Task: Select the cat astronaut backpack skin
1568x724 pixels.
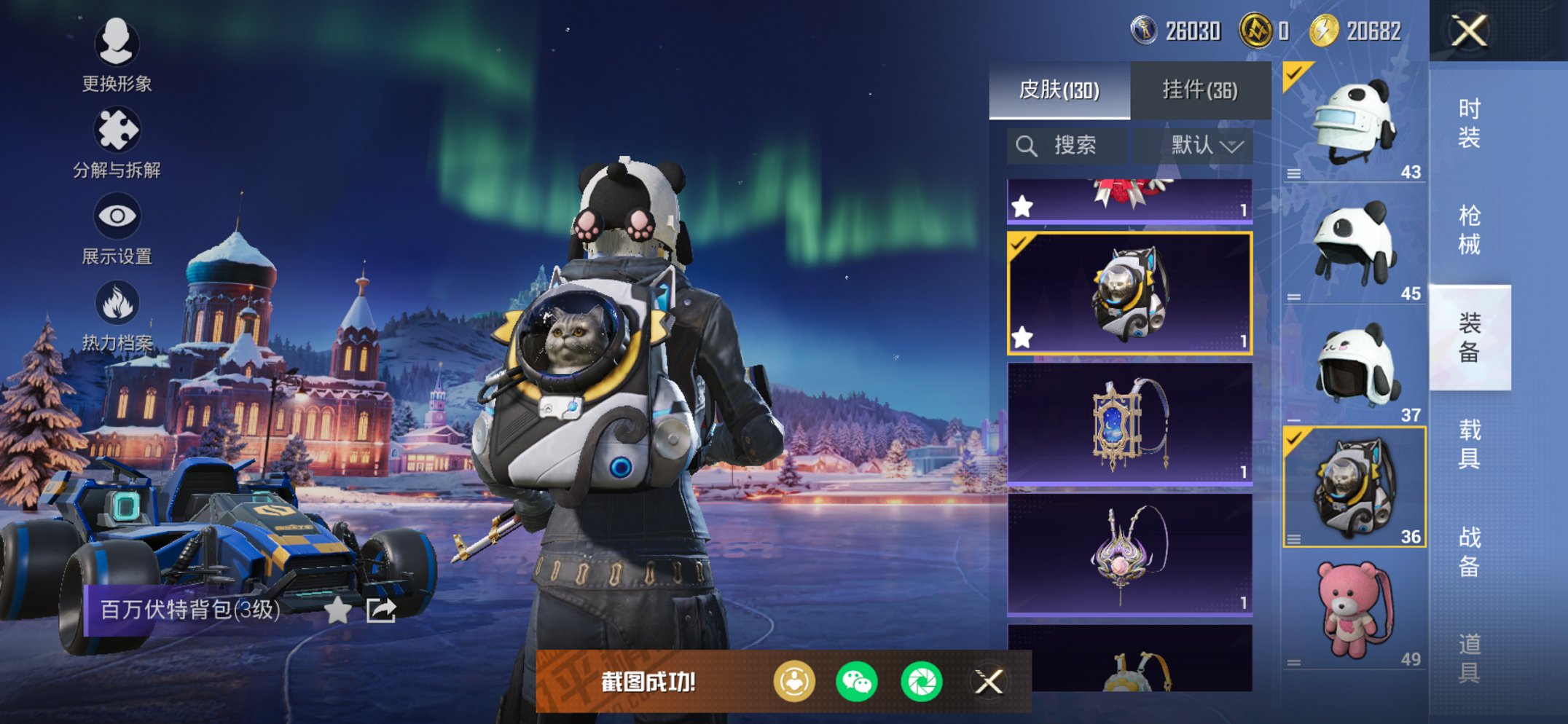Action: pyautogui.click(x=1129, y=294)
